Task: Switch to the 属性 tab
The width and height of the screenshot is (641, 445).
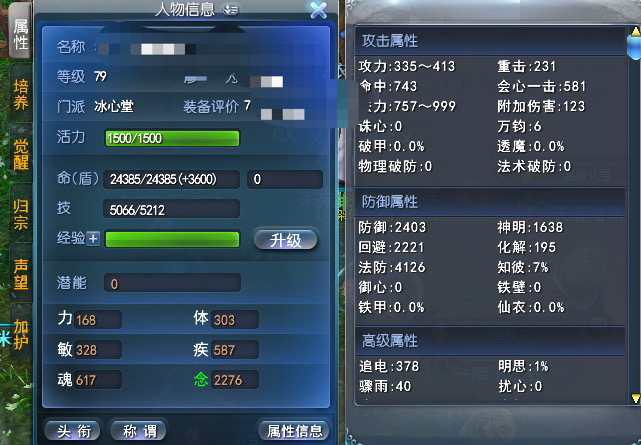Action: [x=19, y=36]
